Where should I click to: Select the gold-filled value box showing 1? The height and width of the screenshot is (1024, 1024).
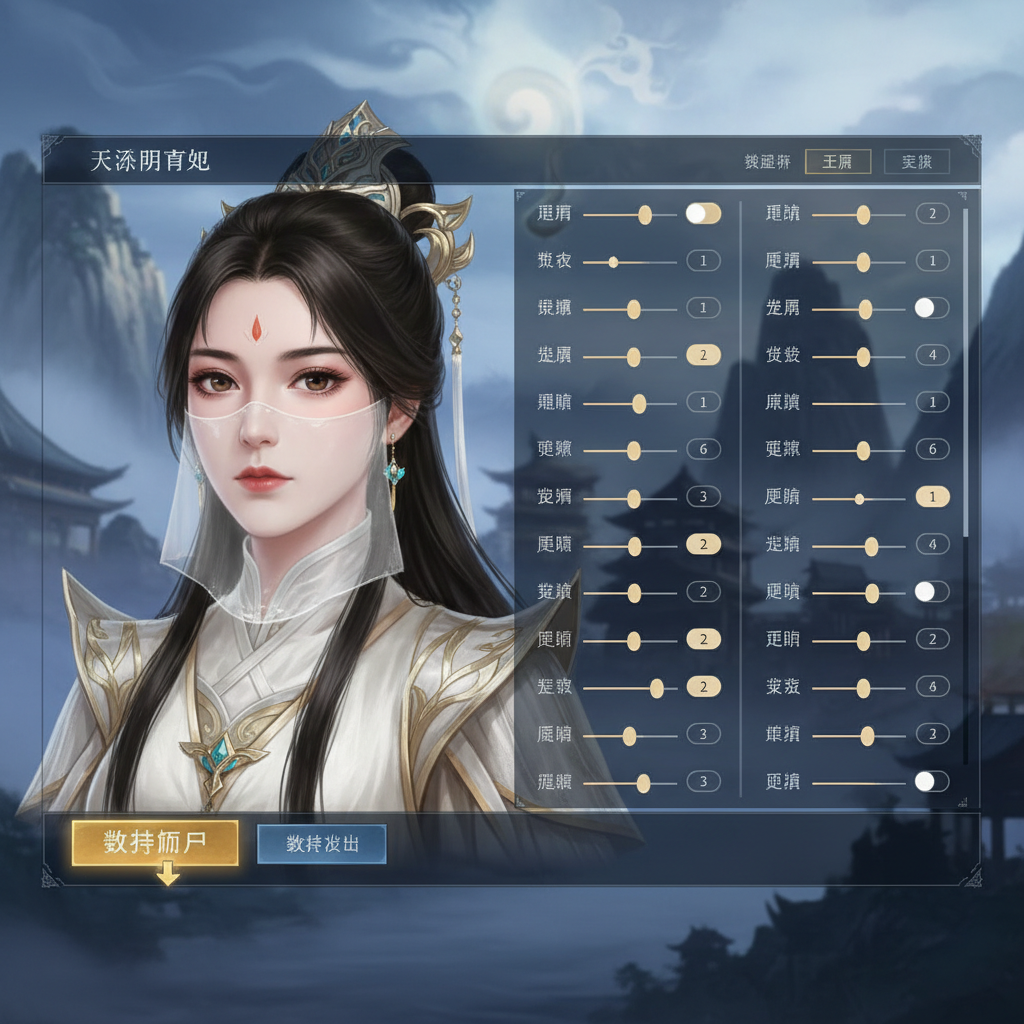(932, 497)
